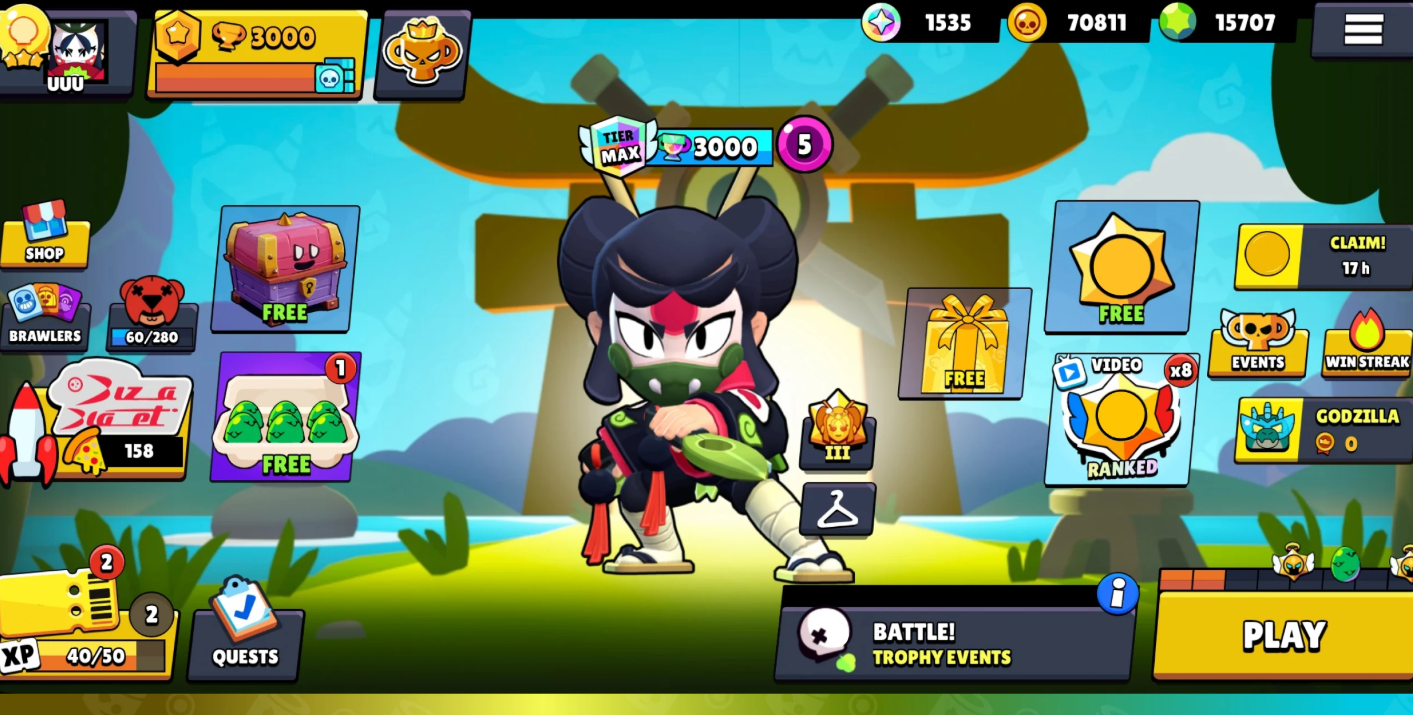Open the Quests panel
Image resolution: width=1413 pixels, height=715 pixels.
pyautogui.click(x=245, y=631)
